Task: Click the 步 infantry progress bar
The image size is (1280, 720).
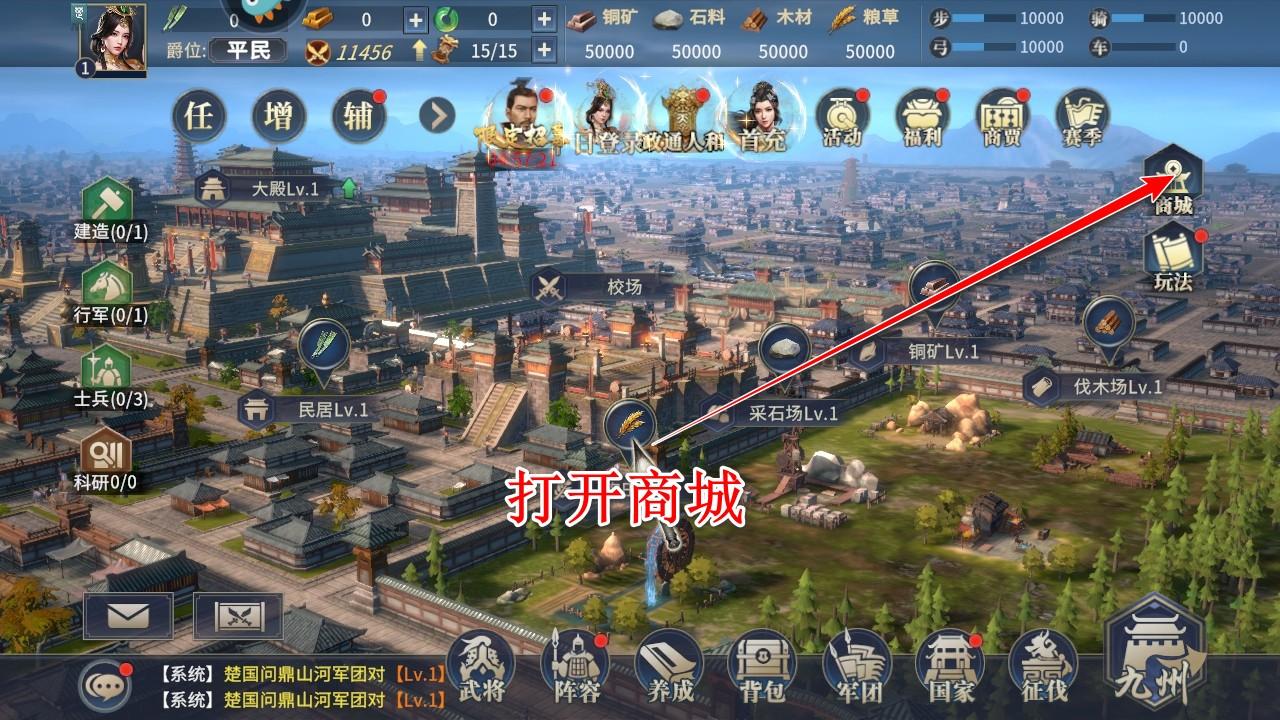Action: tap(1010, 16)
